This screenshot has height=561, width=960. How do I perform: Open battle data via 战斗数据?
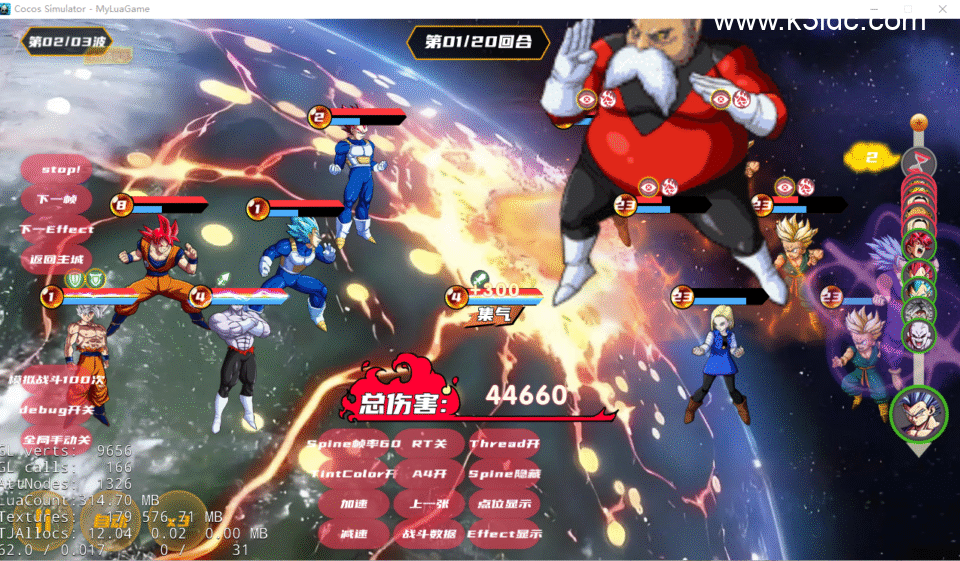pyautogui.click(x=429, y=534)
